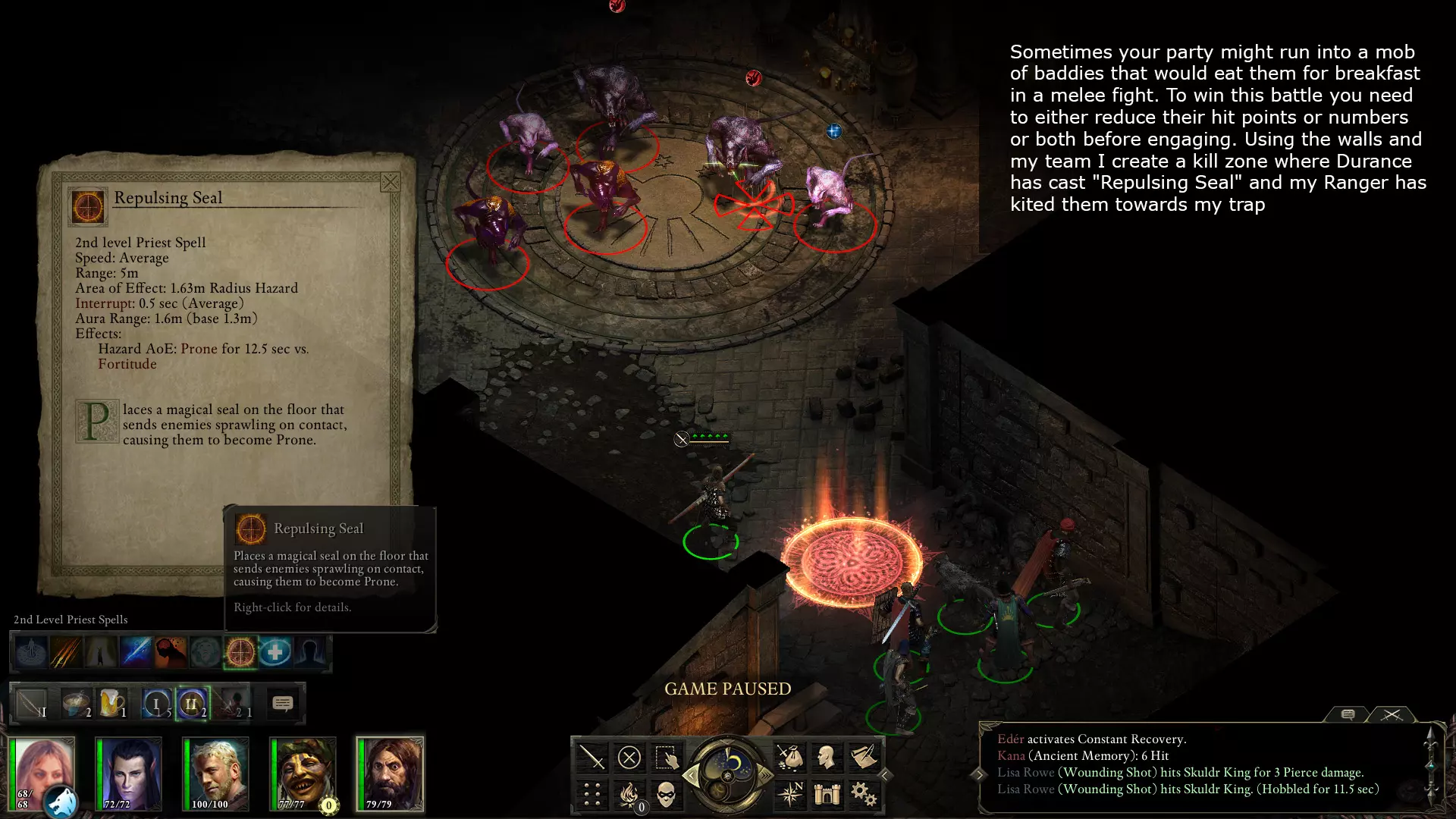Cast the Repulsing Seal spell icon
This screenshot has height=819, width=1456.
(240, 652)
